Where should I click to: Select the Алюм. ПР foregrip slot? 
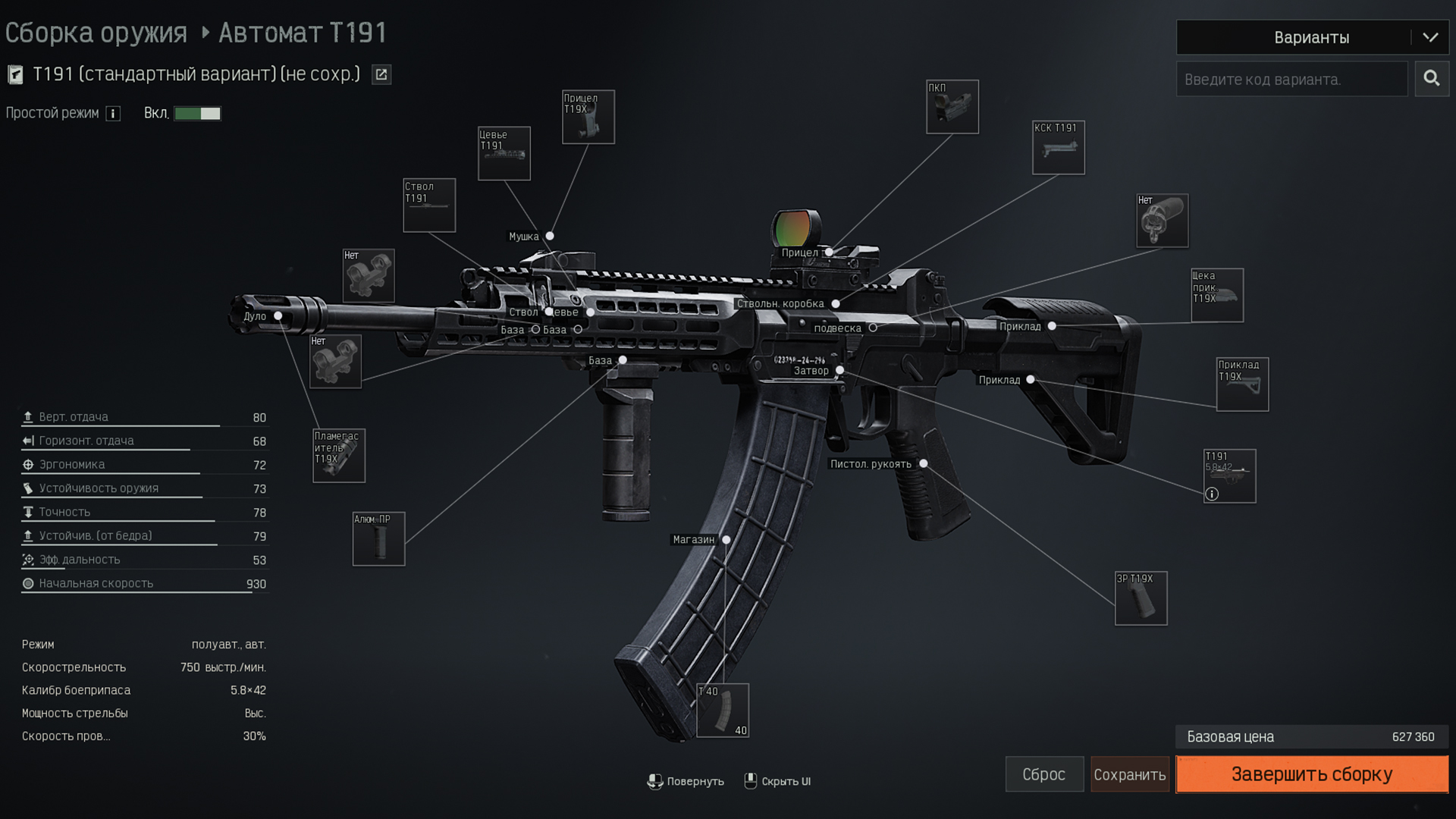click(x=378, y=538)
